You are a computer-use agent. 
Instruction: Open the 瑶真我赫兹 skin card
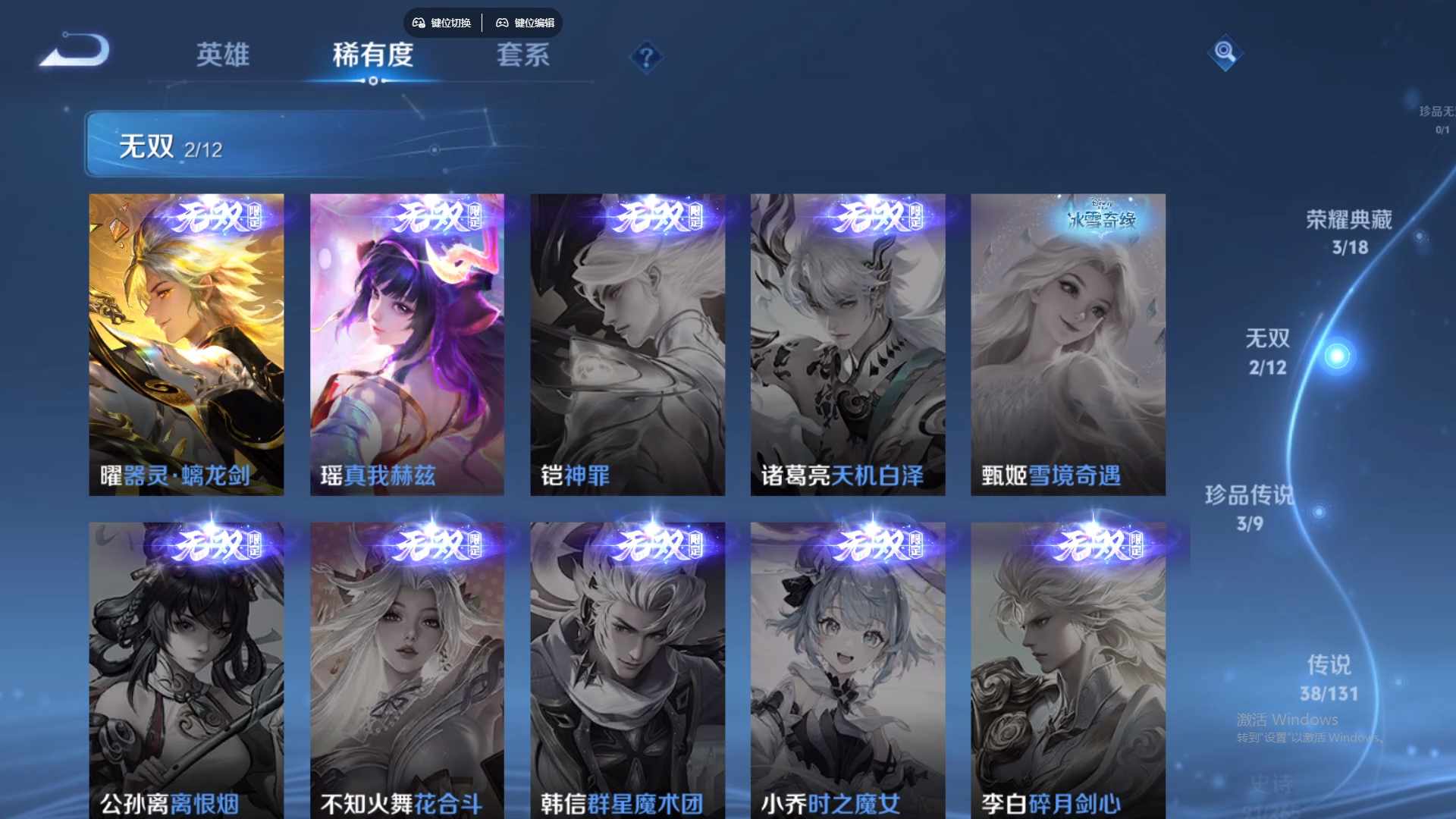click(406, 341)
